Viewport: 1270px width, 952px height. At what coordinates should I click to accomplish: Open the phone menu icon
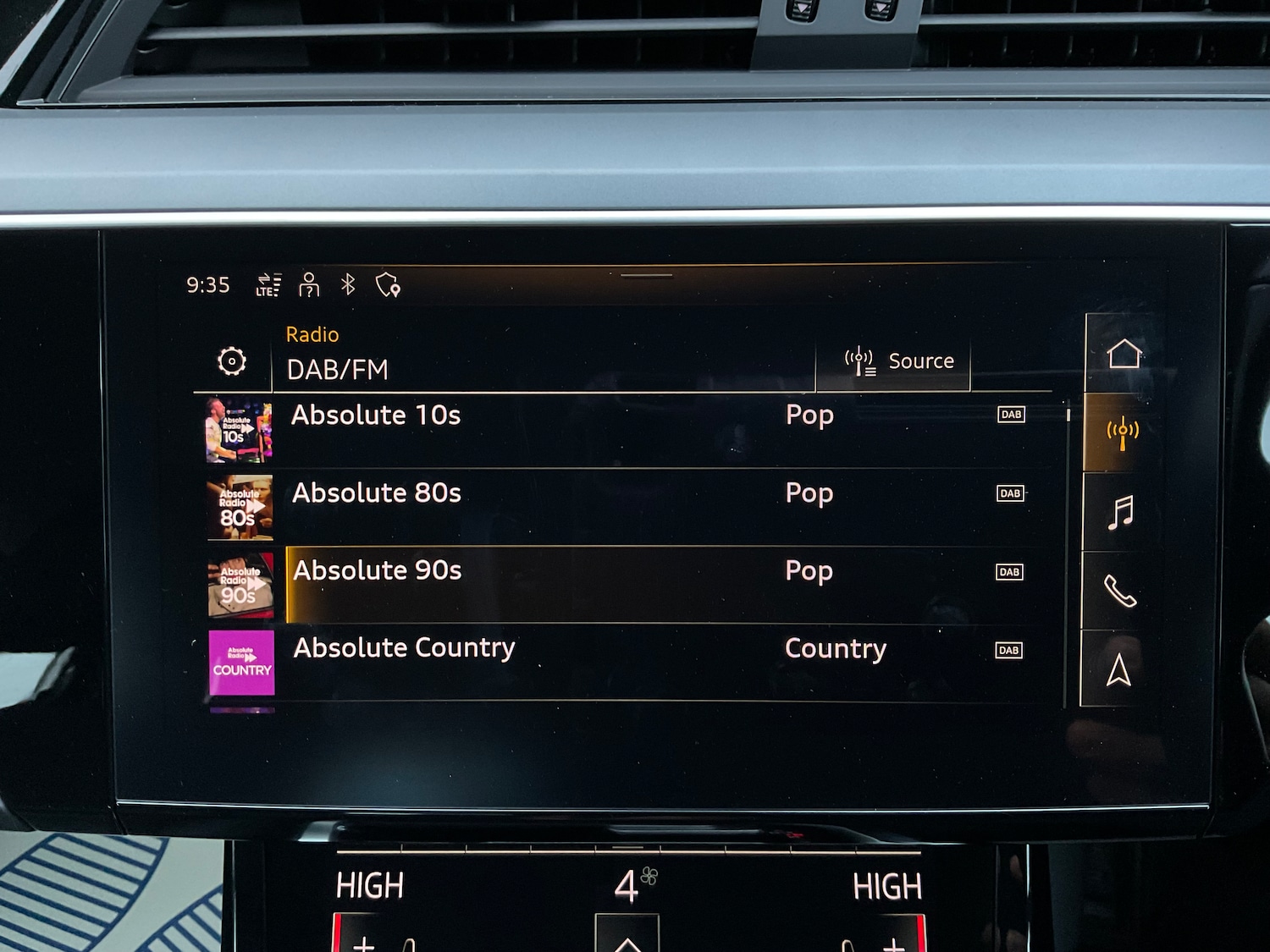pyautogui.click(x=1120, y=591)
